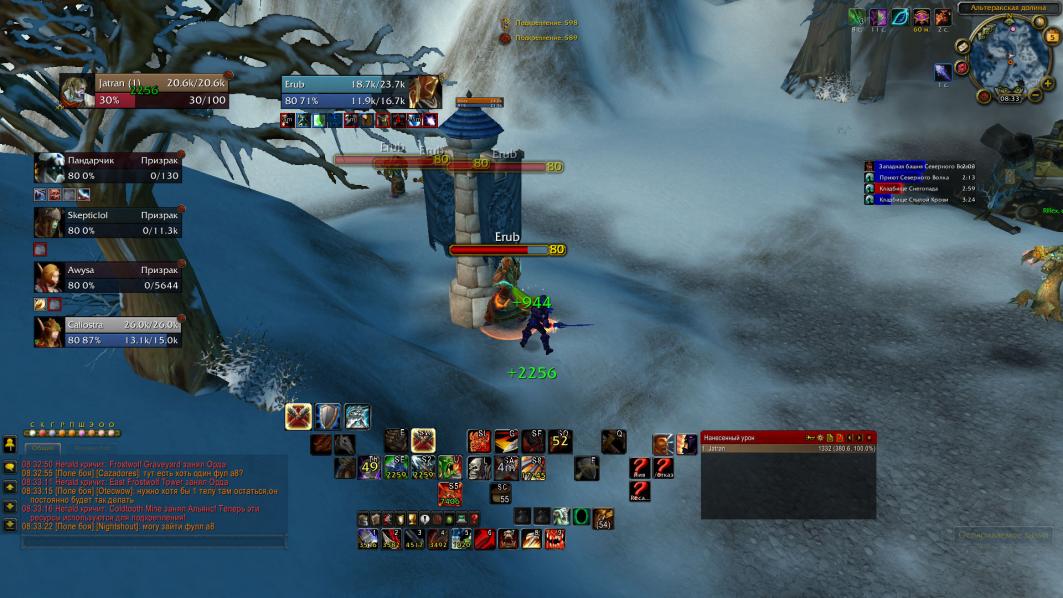The image size is (1063, 598).
Task: Activate the ability showing 52 cooldown
Action: click(x=559, y=441)
